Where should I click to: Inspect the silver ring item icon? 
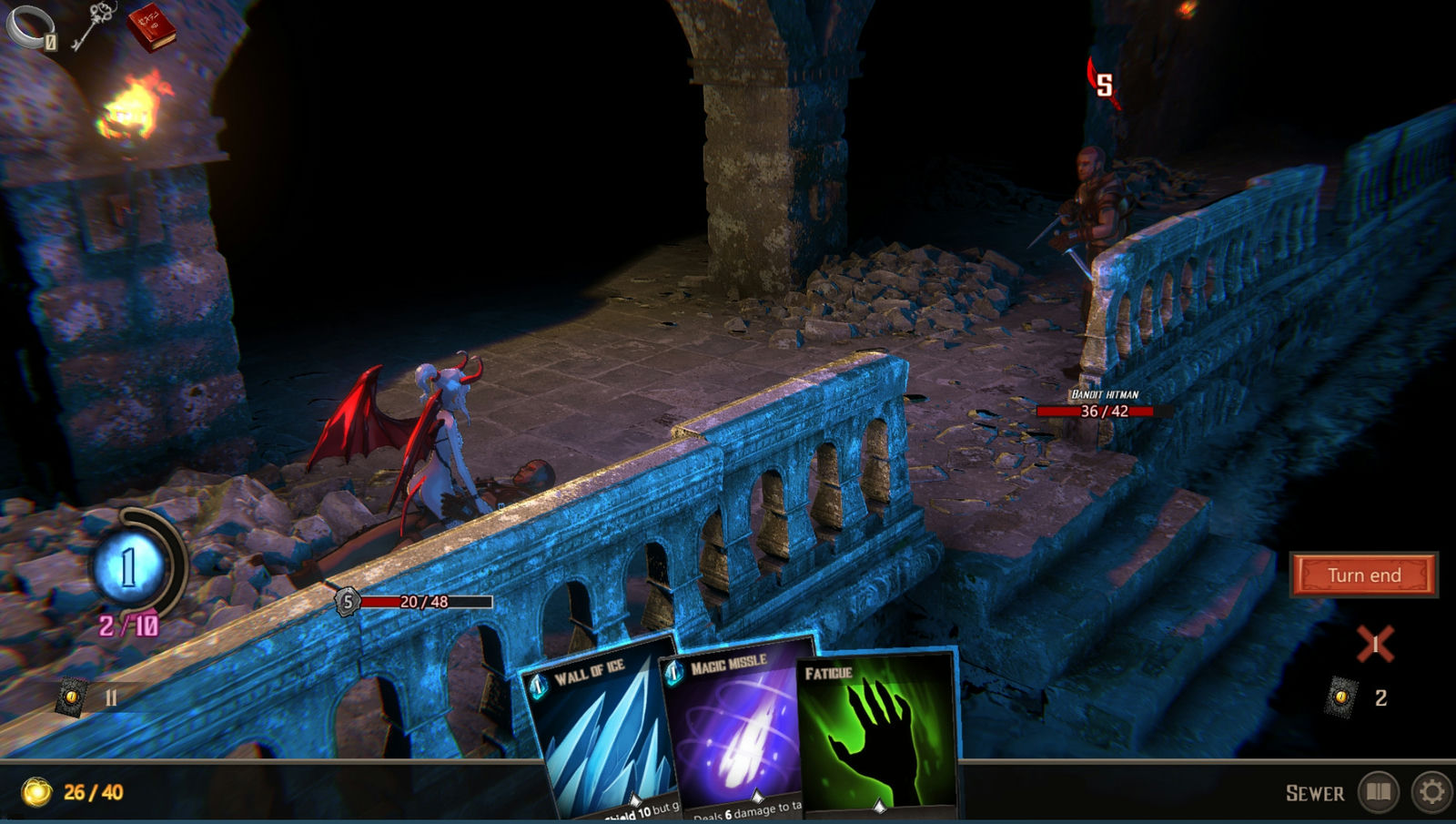(30, 26)
